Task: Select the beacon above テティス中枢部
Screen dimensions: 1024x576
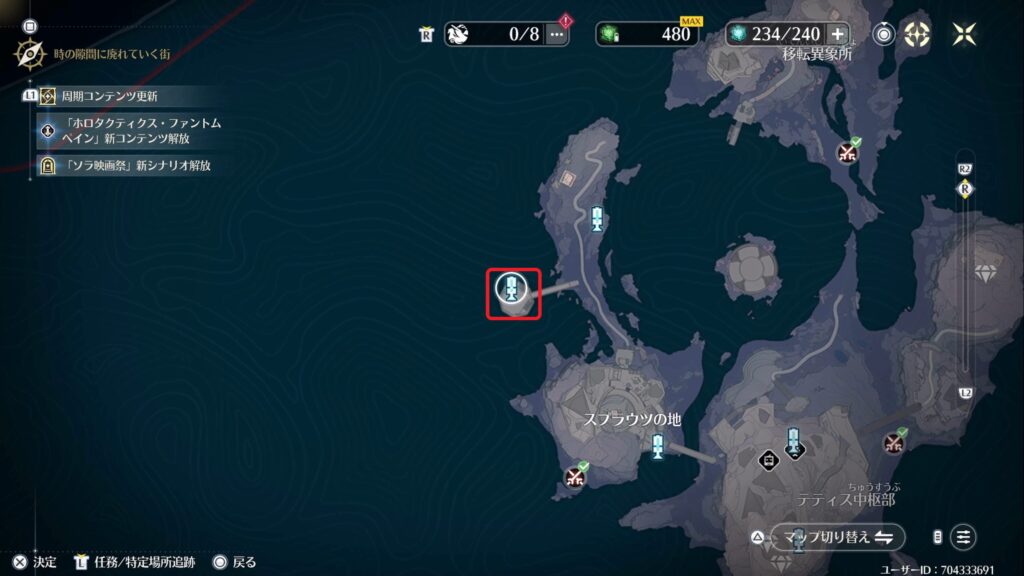Action: click(x=793, y=440)
